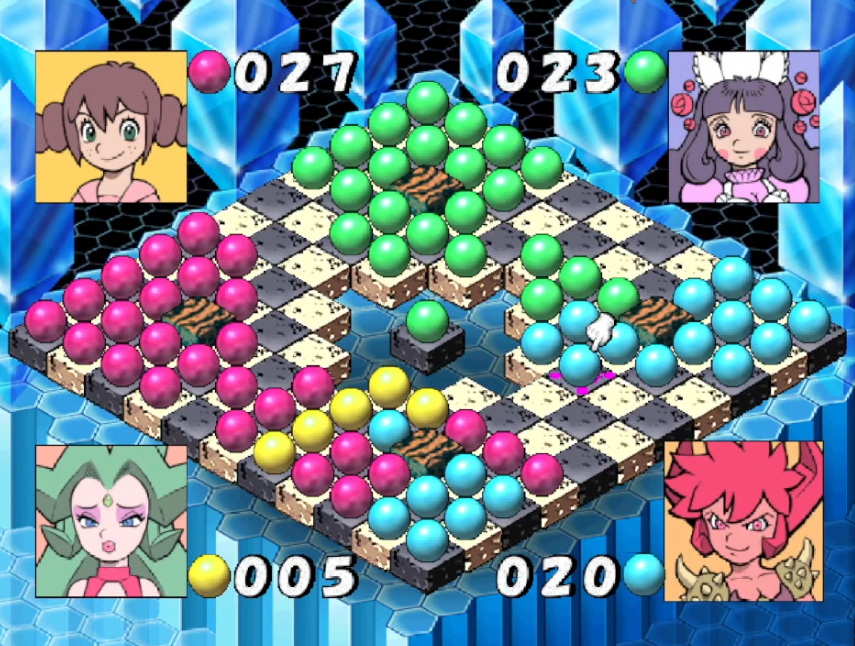This screenshot has height=646, width=855.
Task: Choose the green-haired elf woman's portrait
Action: click(x=111, y=521)
